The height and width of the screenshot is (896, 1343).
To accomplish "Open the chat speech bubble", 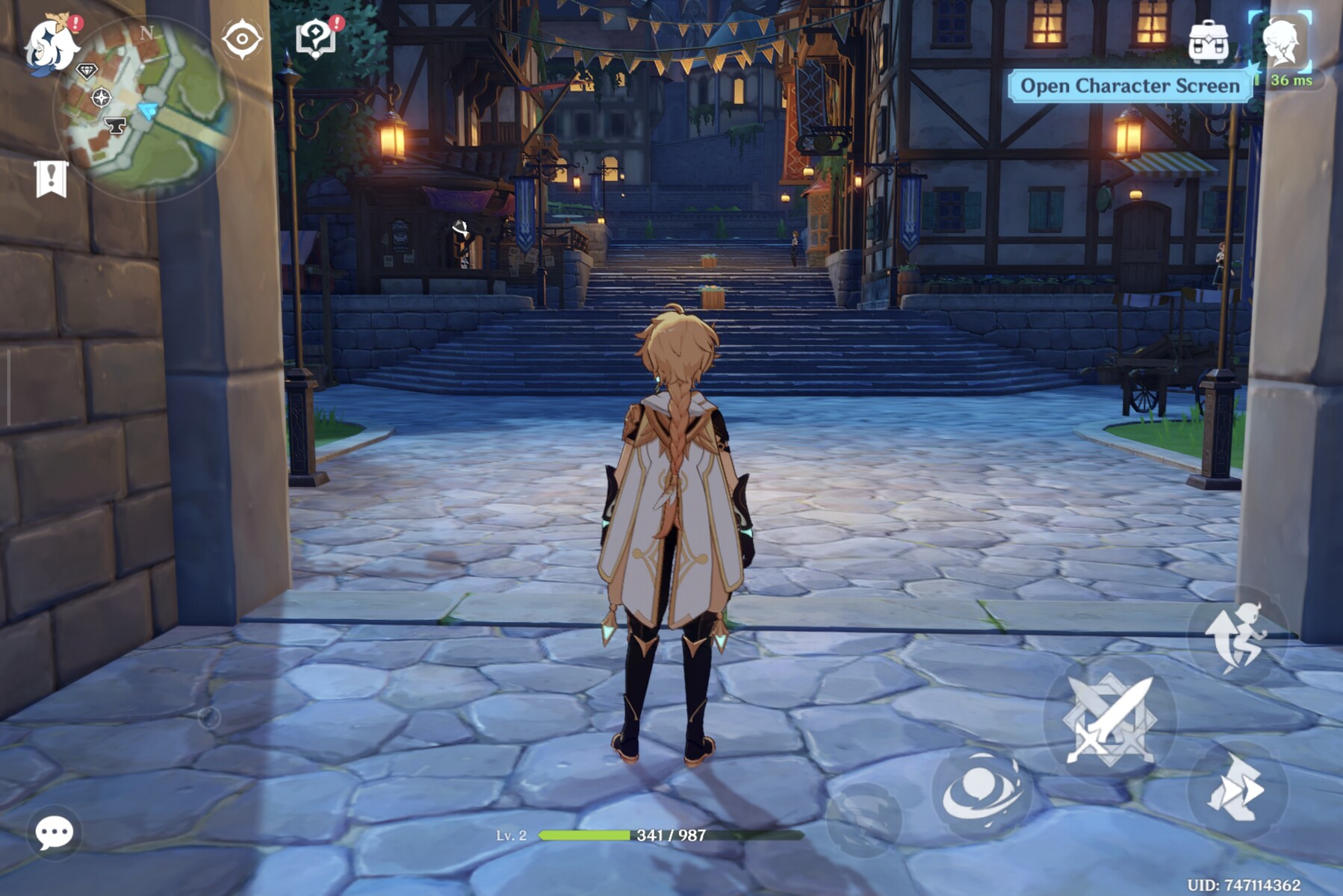I will [x=55, y=832].
